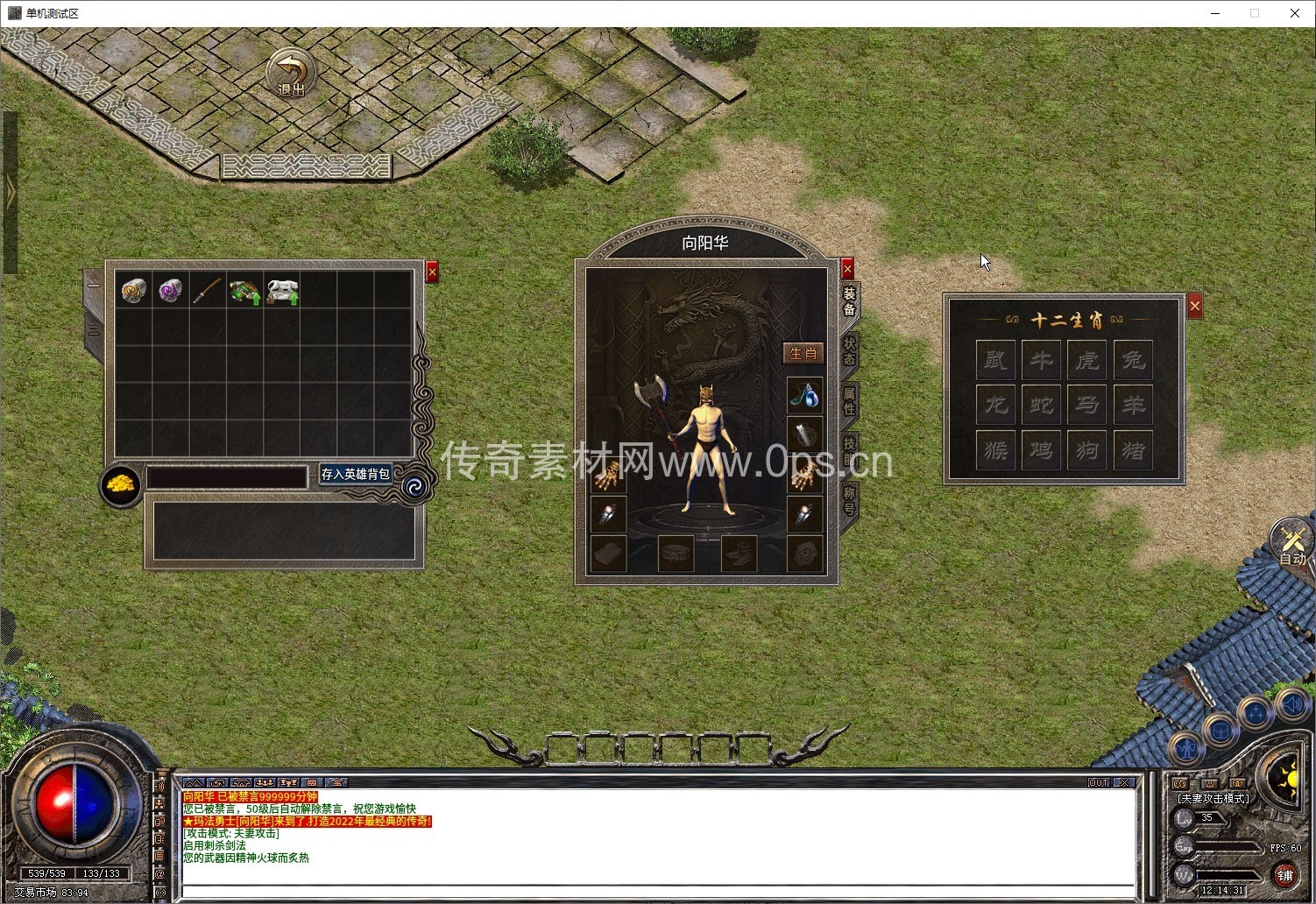Screen dimensions: 1316x904
Task: Close the character equipment window
Action: tap(847, 269)
